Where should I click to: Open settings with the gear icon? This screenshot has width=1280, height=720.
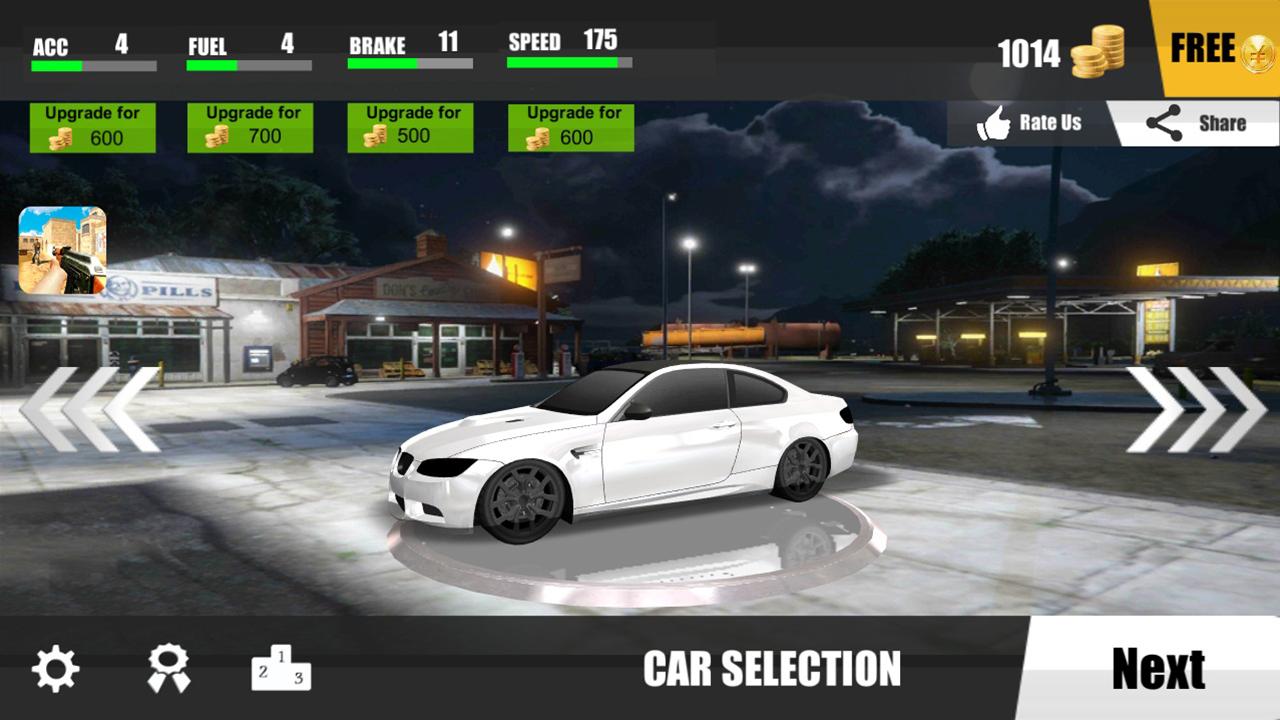point(56,669)
